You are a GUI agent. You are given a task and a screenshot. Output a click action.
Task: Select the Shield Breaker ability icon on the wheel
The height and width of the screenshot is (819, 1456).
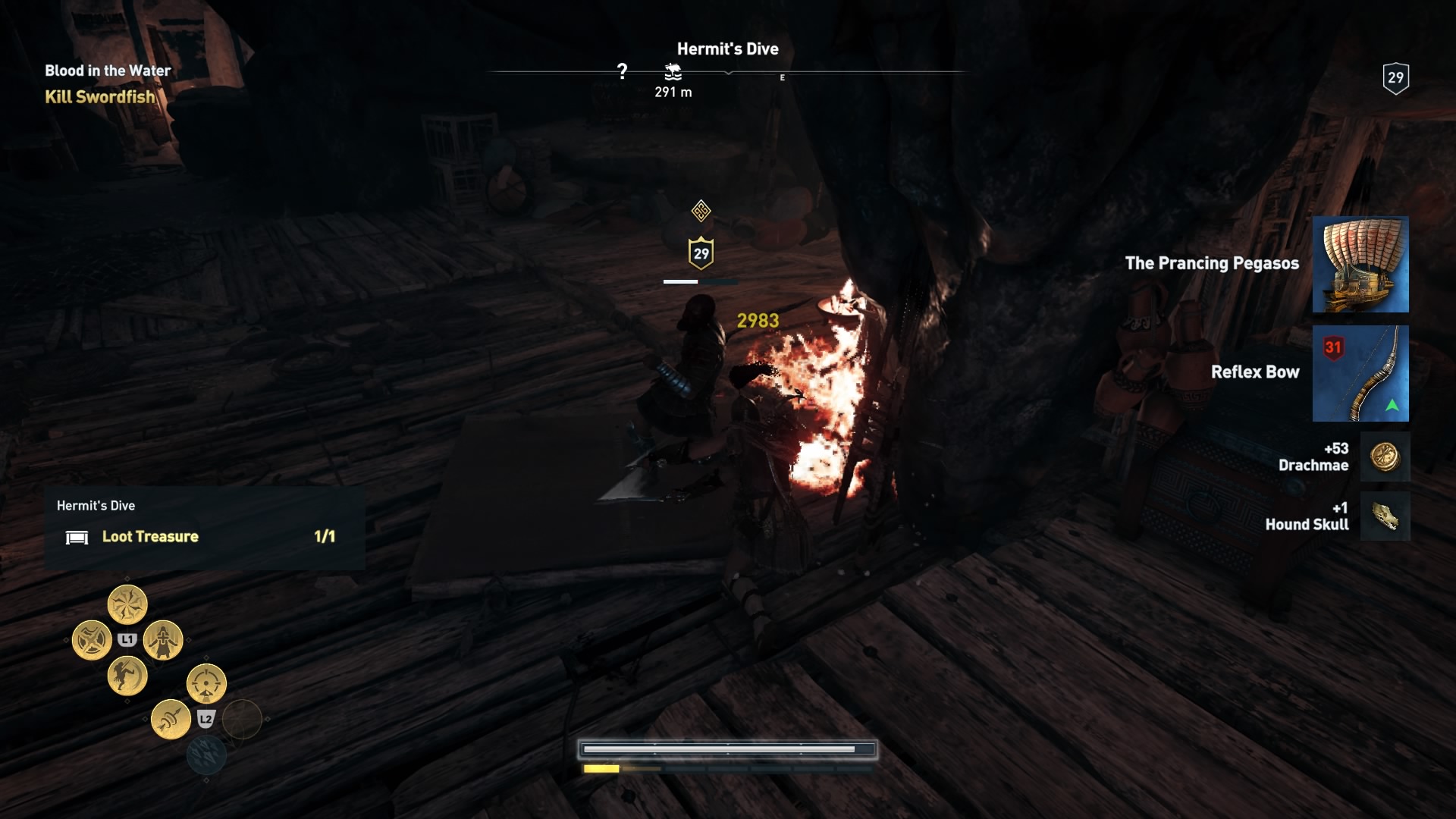92,639
